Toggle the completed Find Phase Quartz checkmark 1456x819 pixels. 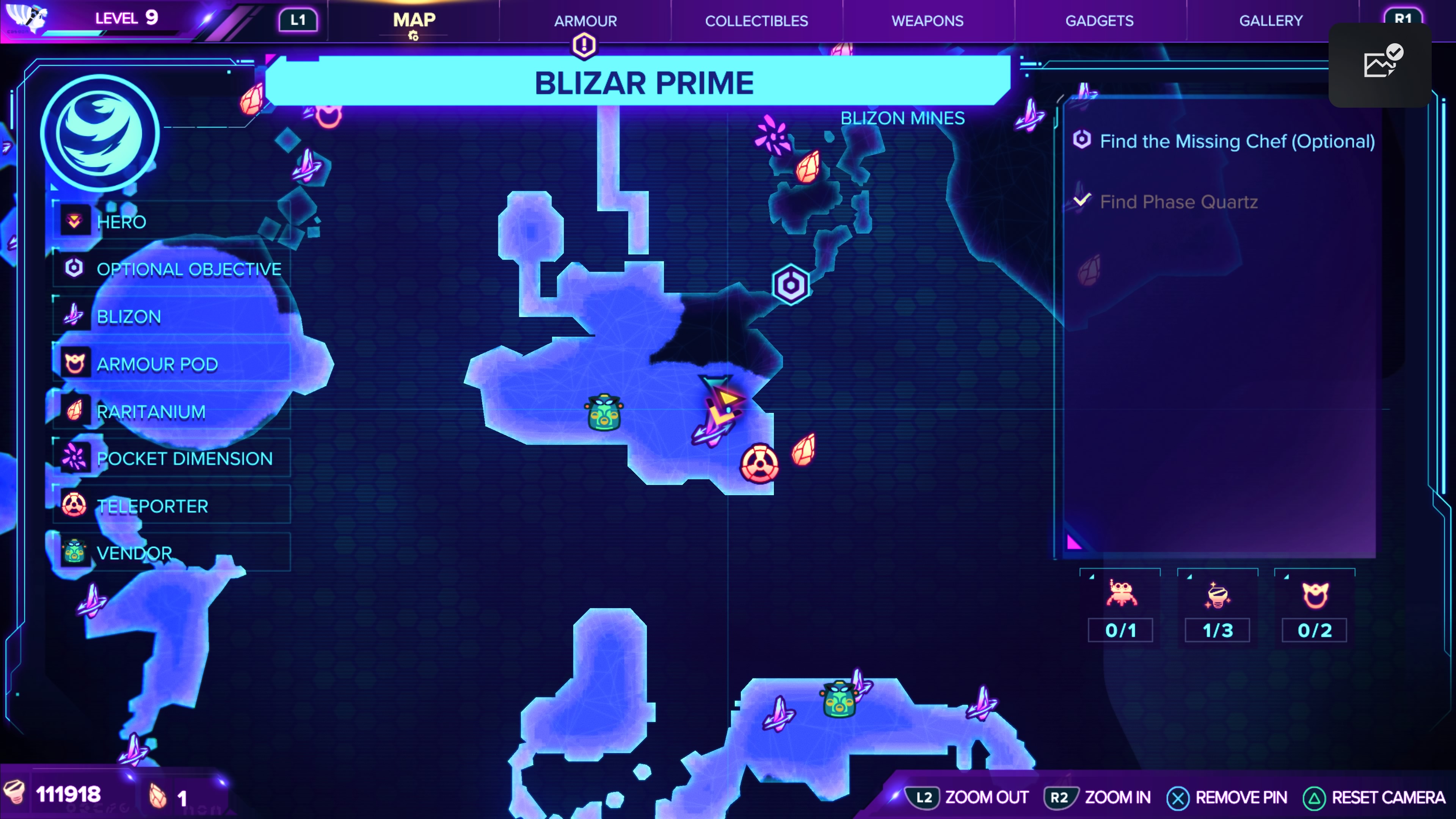click(x=1083, y=199)
